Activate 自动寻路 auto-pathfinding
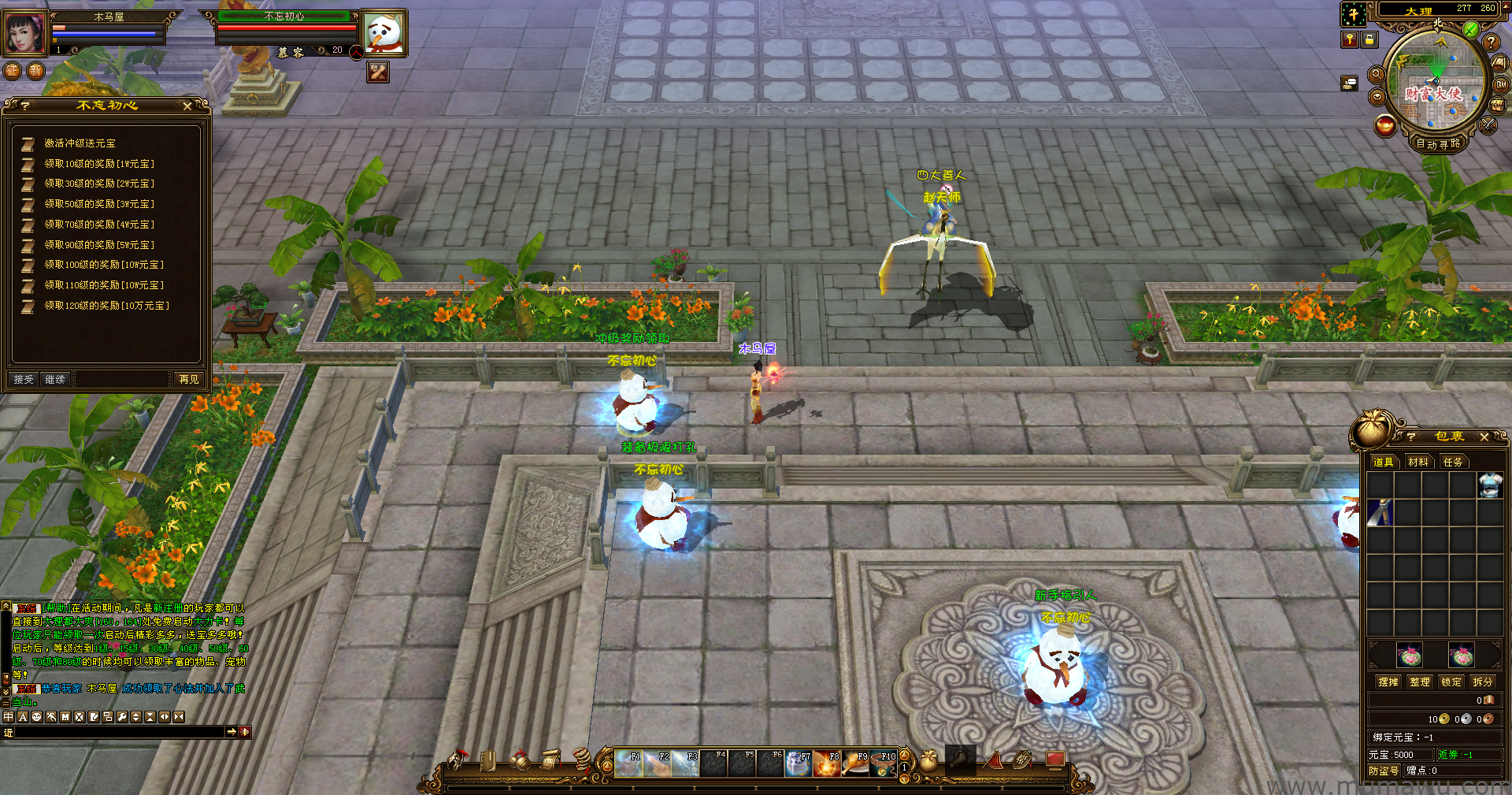The height and width of the screenshot is (795, 1512). [1438, 144]
